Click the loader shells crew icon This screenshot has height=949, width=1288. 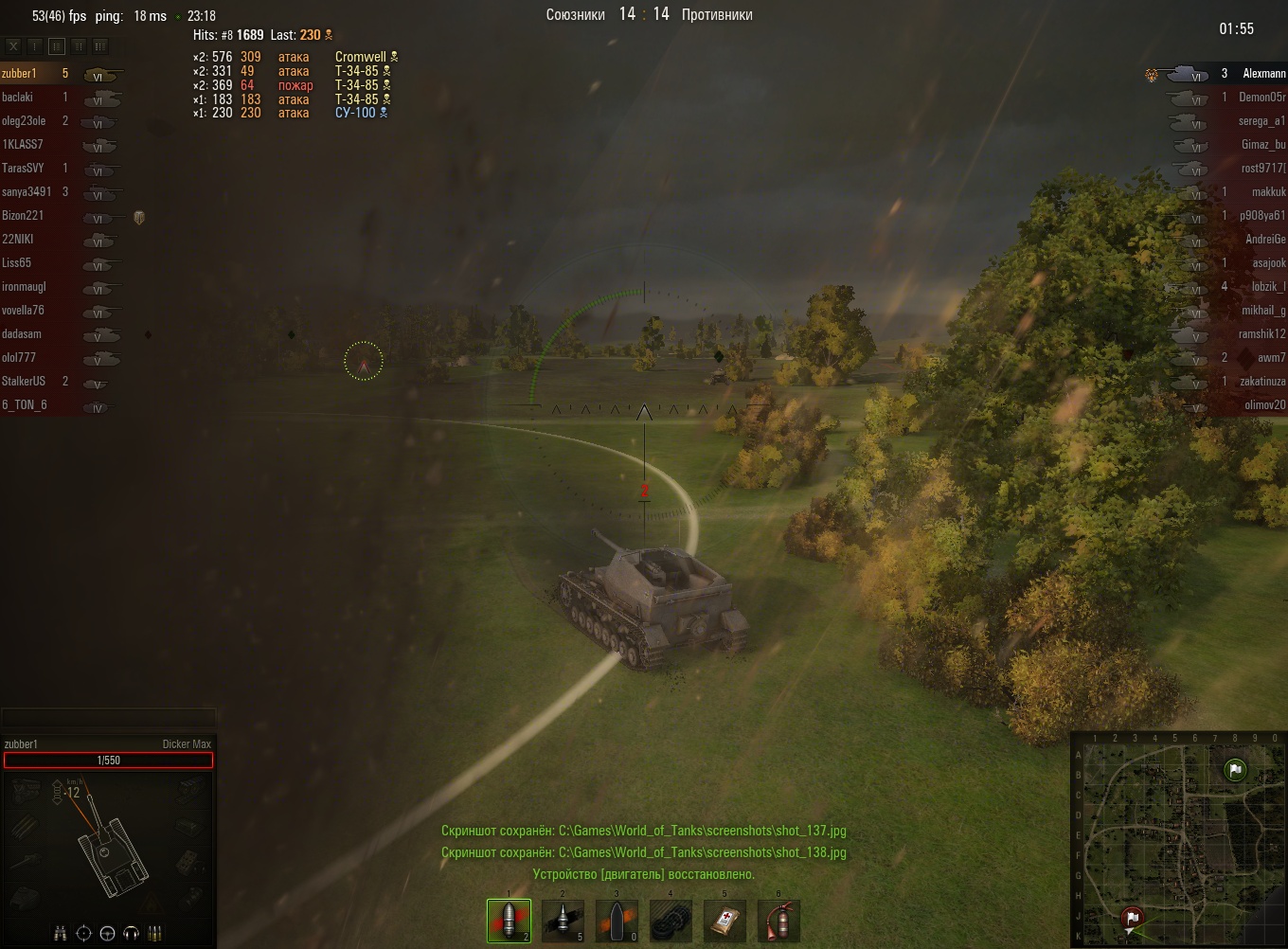pyautogui.click(x=155, y=933)
